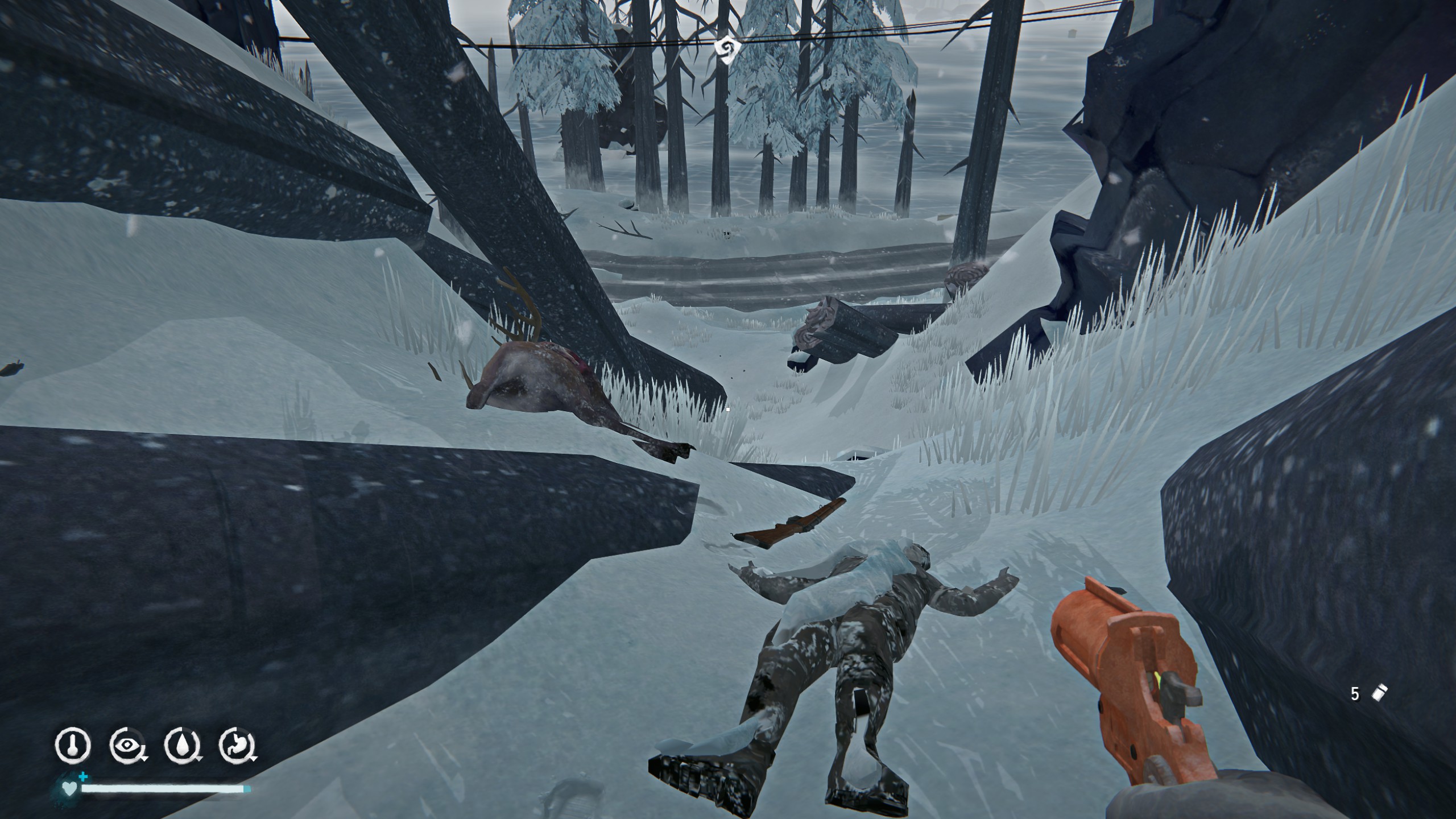Click the spiral marker icon at top
Screen dimensions: 1456x819
[x=726, y=49]
